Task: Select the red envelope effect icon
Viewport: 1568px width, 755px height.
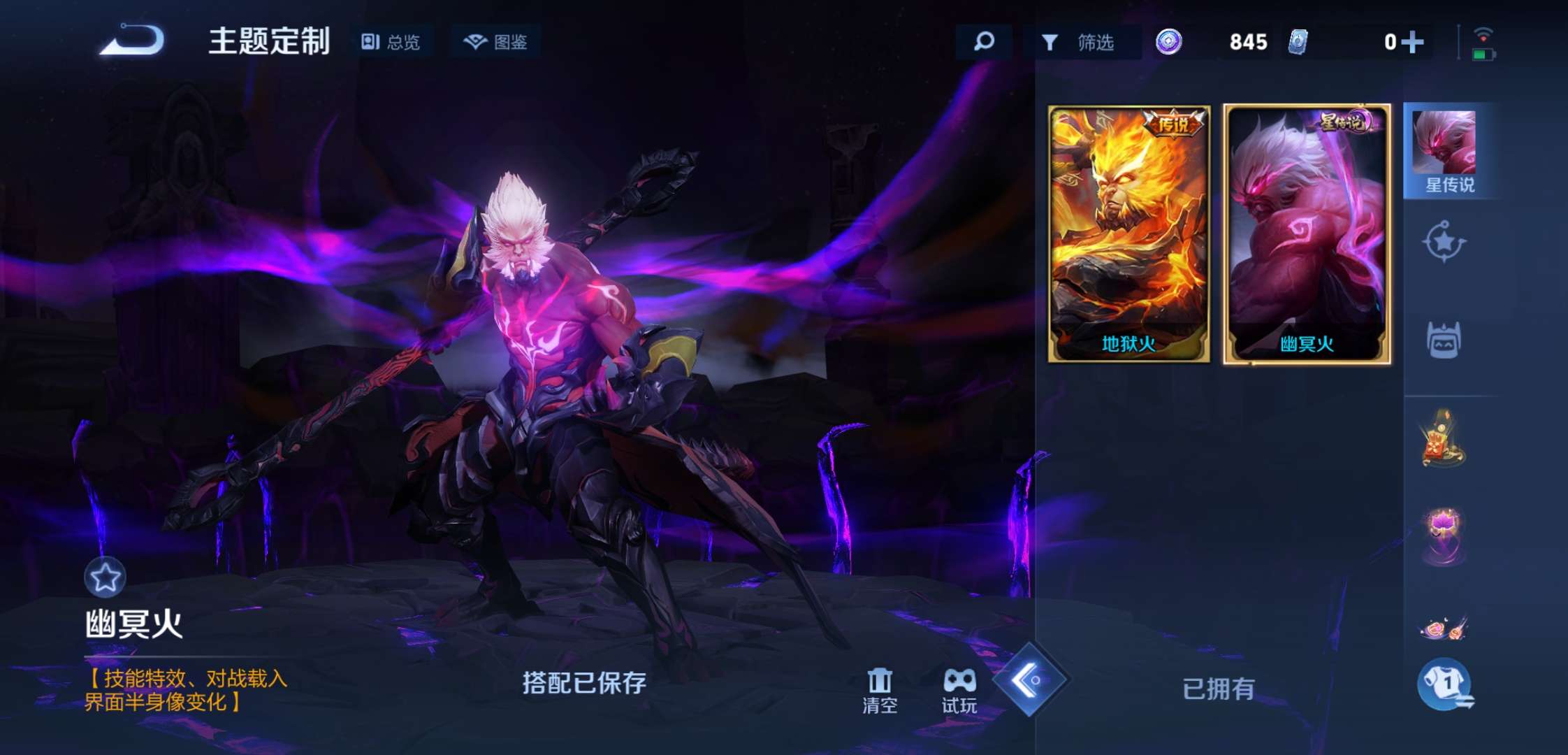Action: [x=1442, y=440]
